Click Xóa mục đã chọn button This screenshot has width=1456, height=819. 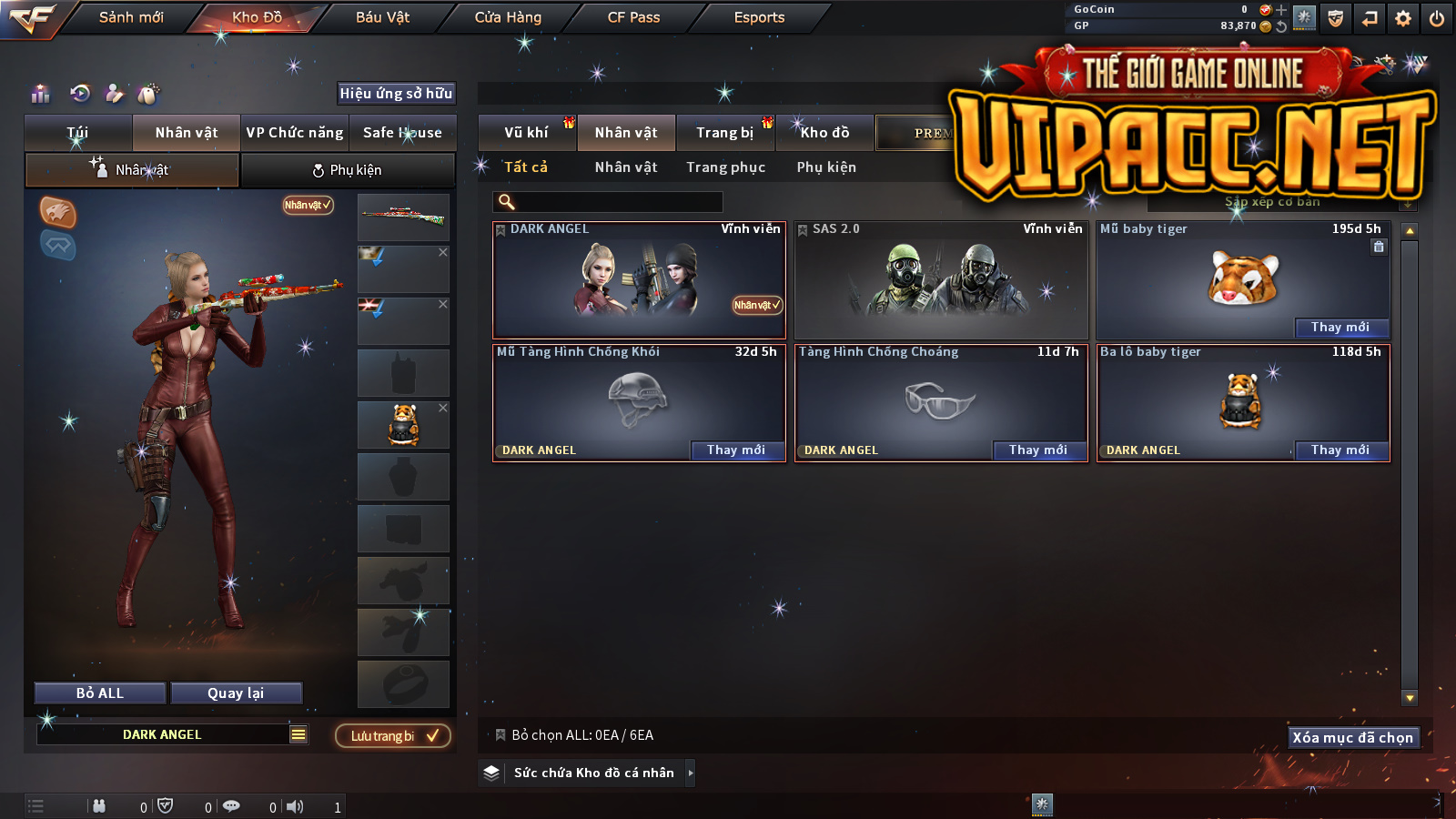(x=1353, y=738)
